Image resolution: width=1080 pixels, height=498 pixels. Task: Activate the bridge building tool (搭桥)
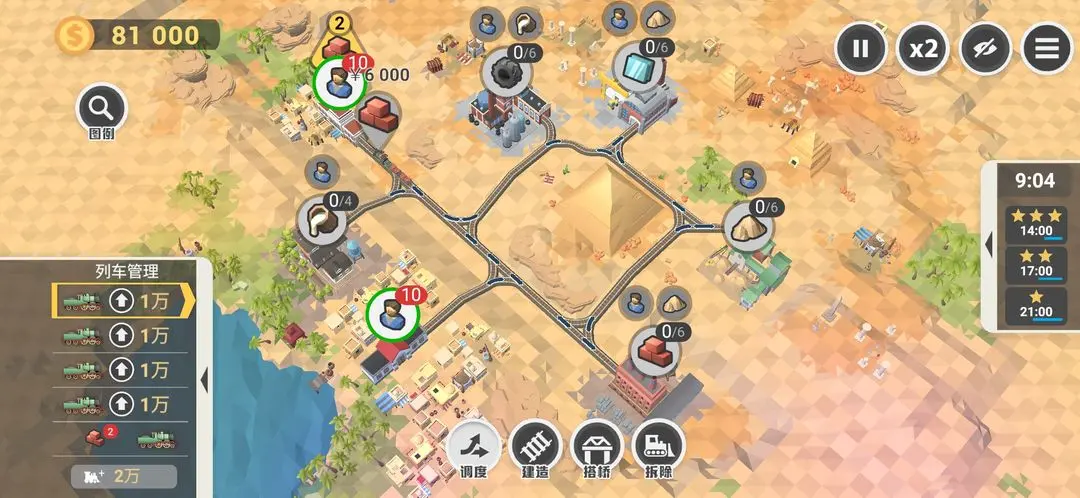pyautogui.click(x=596, y=446)
